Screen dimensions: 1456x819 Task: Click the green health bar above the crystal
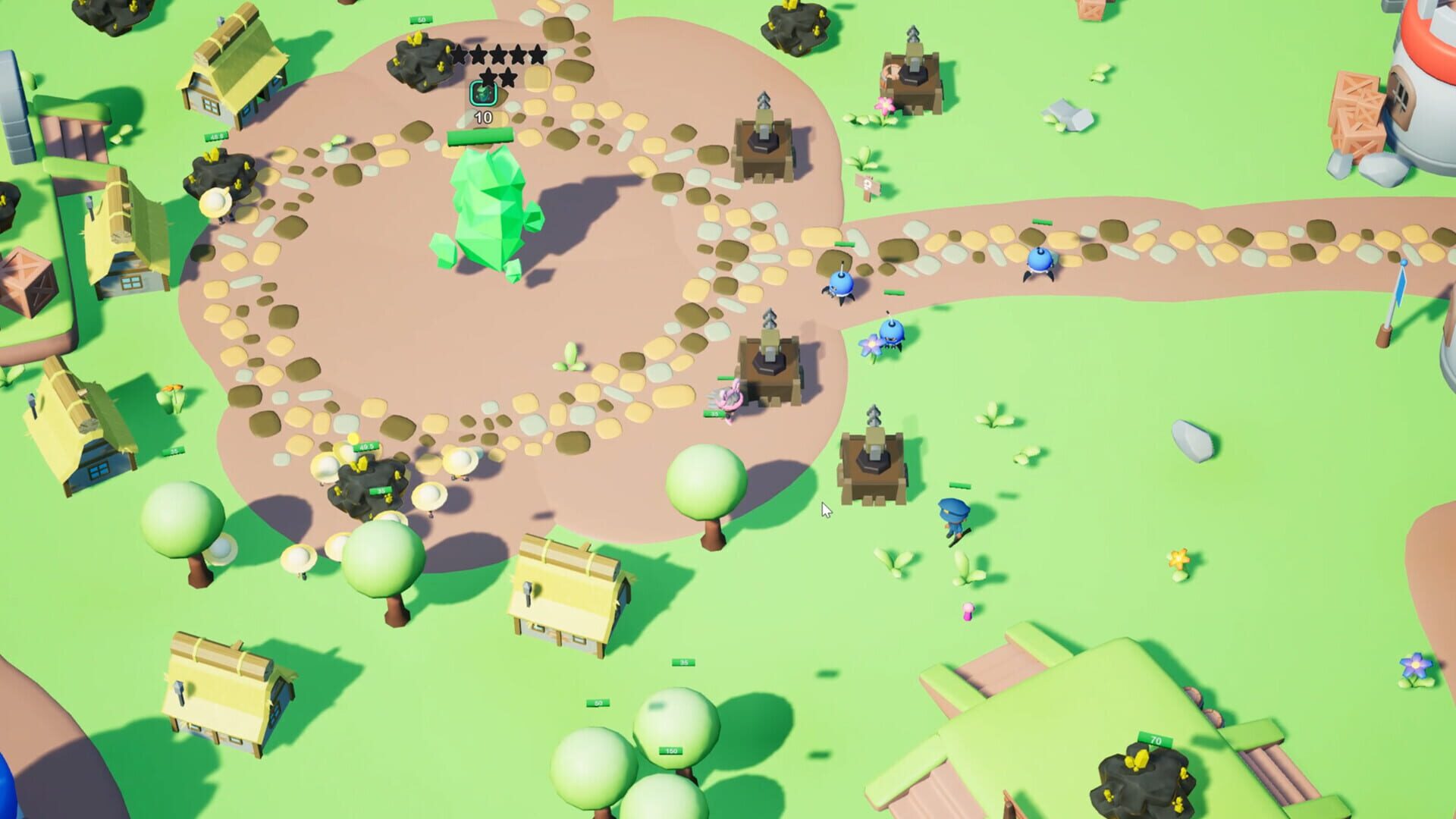(480, 136)
